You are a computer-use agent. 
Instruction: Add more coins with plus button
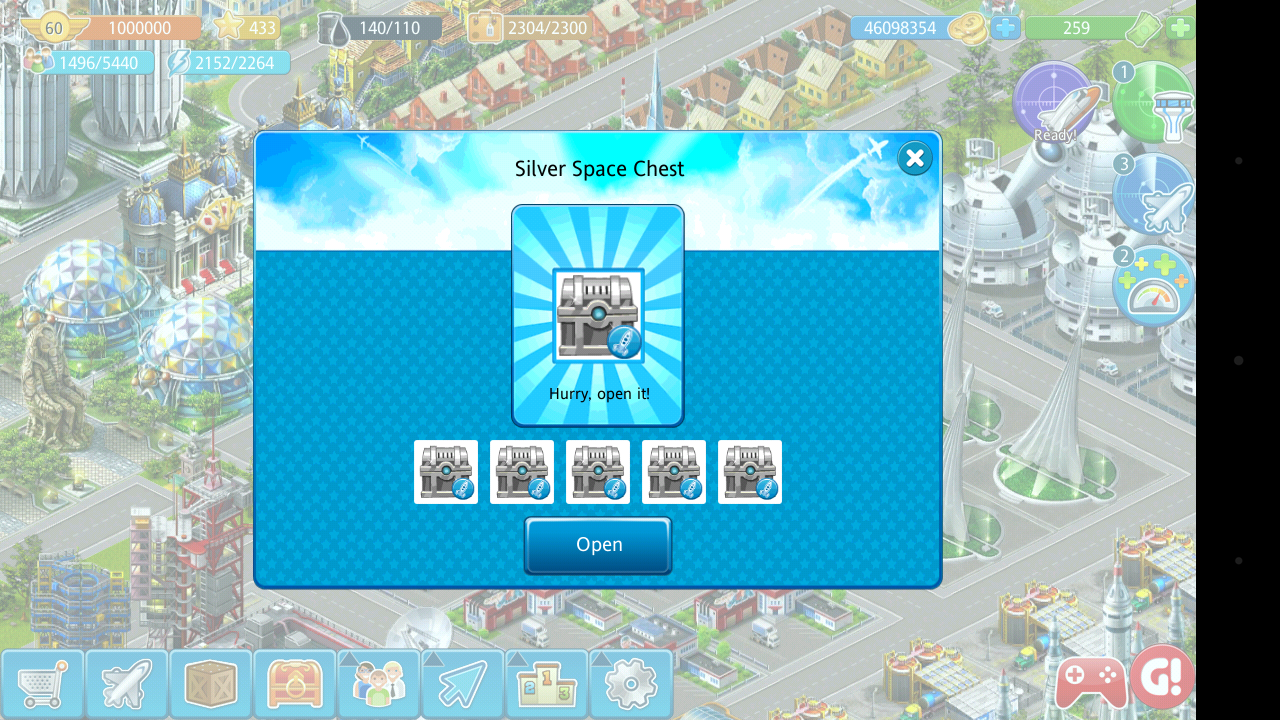[1006, 28]
